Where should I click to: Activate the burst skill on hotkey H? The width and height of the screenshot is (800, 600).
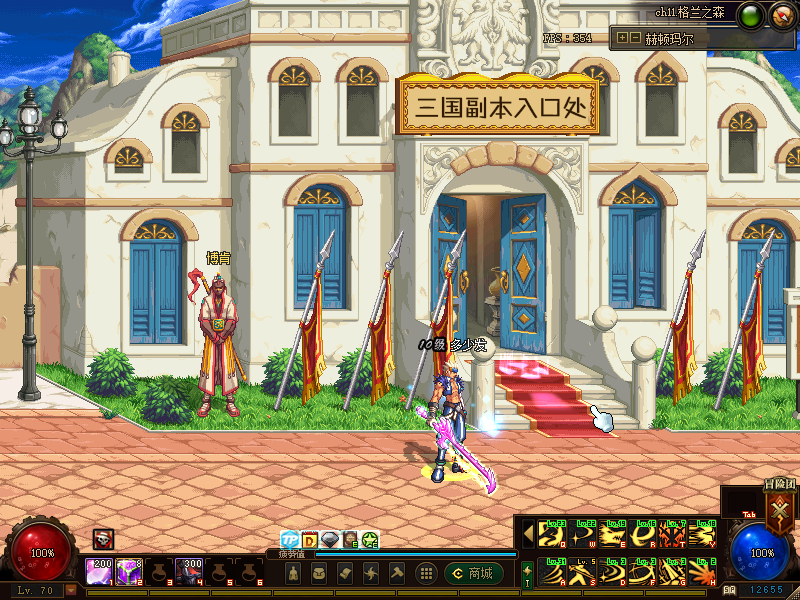click(704, 572)
